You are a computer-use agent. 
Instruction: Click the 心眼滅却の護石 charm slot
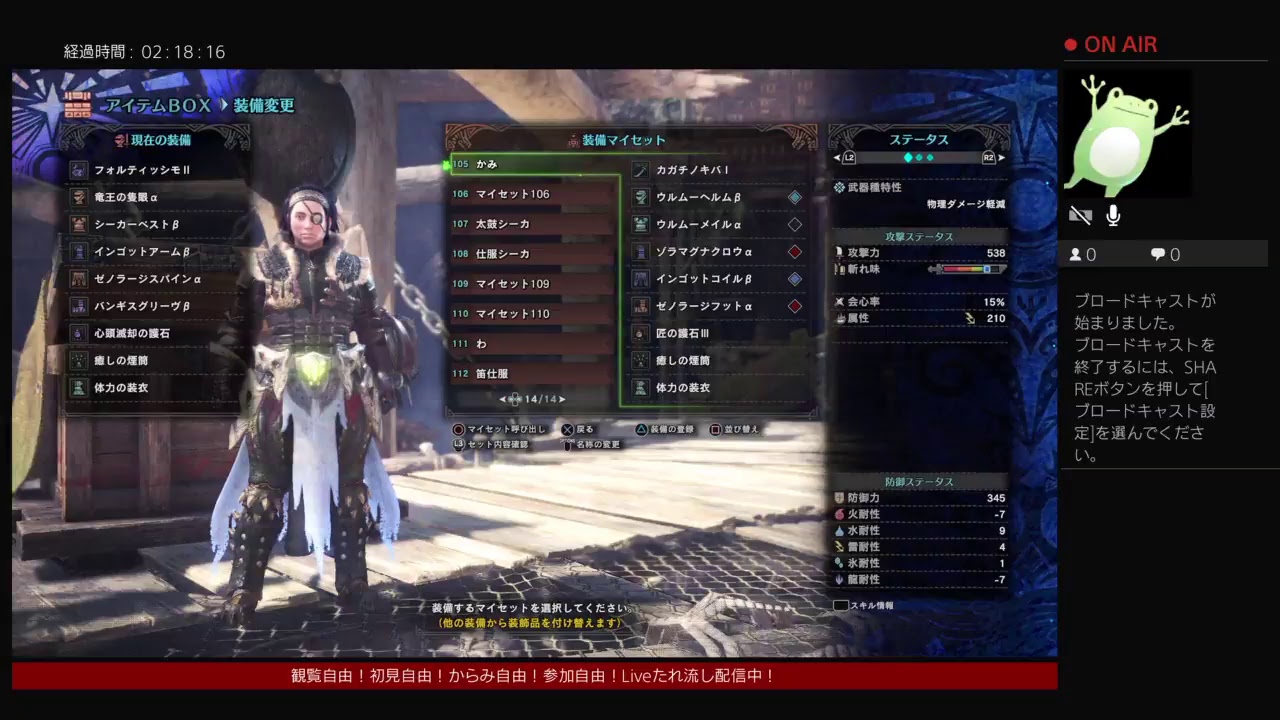click(x=154, y=333)
